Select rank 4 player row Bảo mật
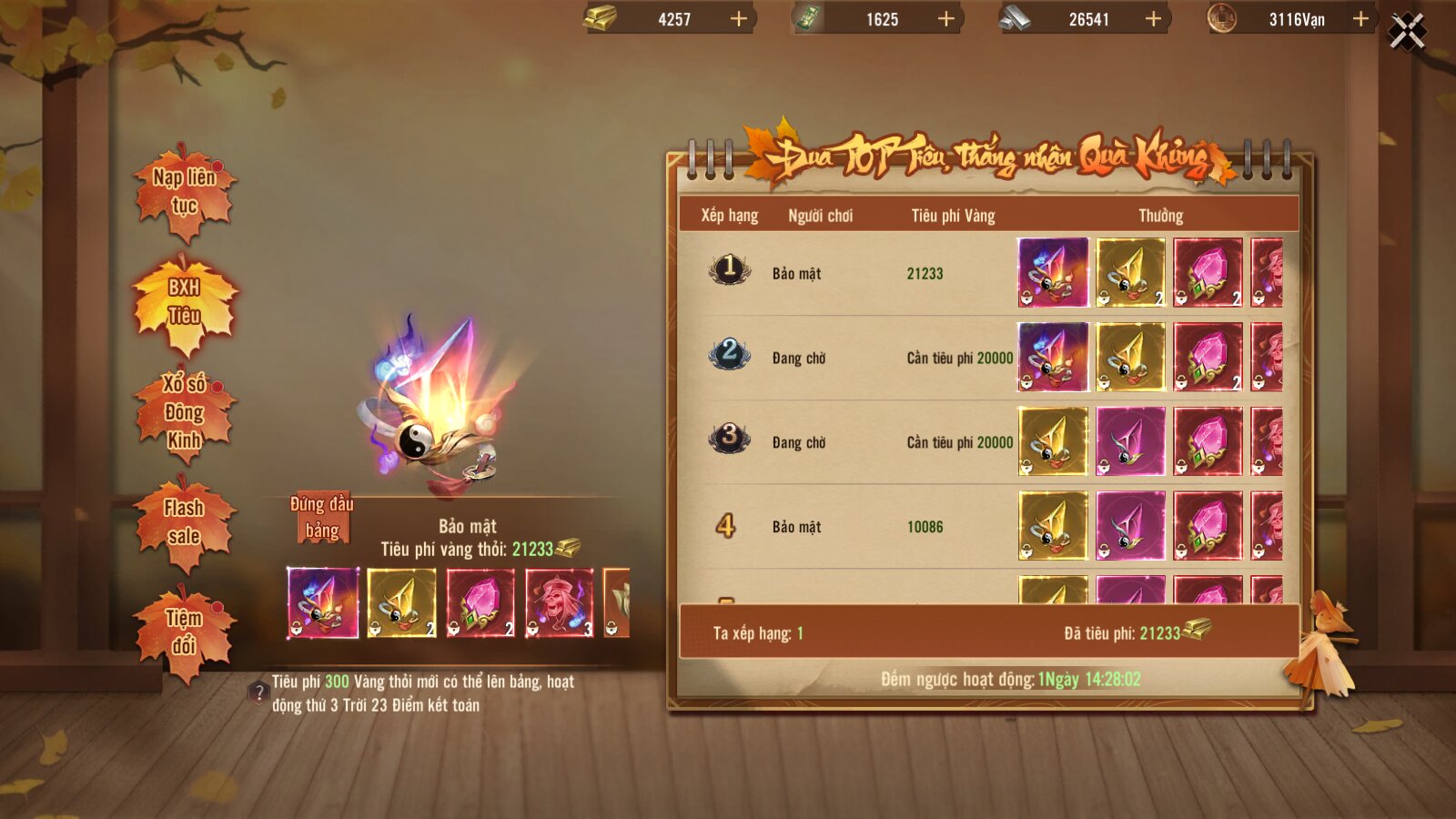 (796, 527)
